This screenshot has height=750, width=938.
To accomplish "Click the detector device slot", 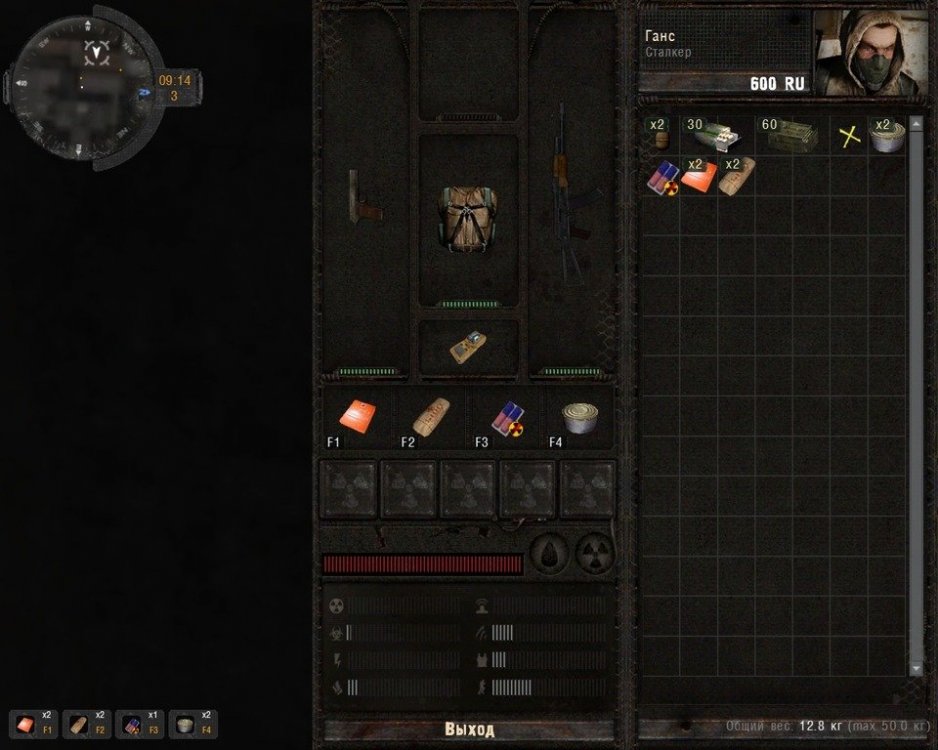I will click(468, 347).
